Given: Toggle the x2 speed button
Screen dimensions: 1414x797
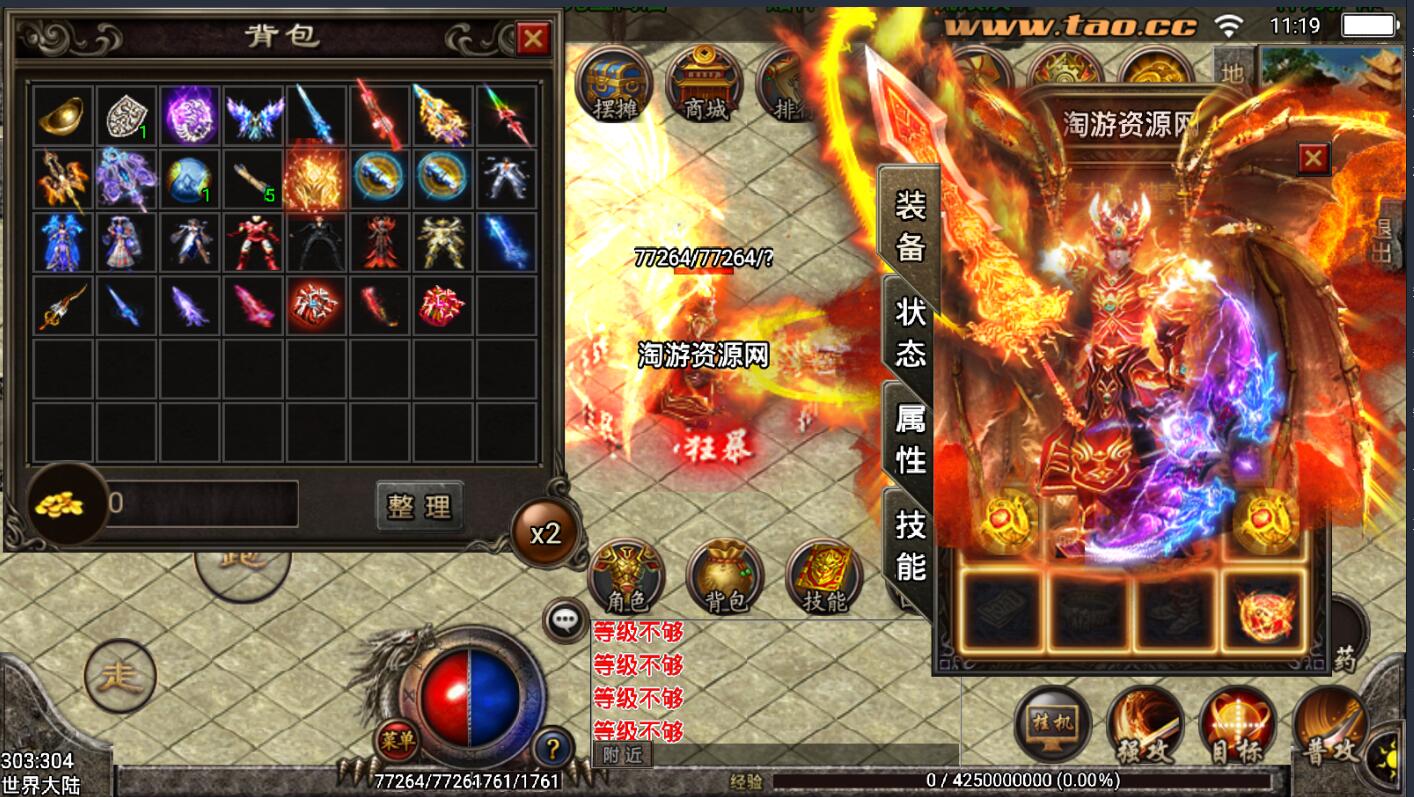Looking at the screenshot, I should 545,533.
